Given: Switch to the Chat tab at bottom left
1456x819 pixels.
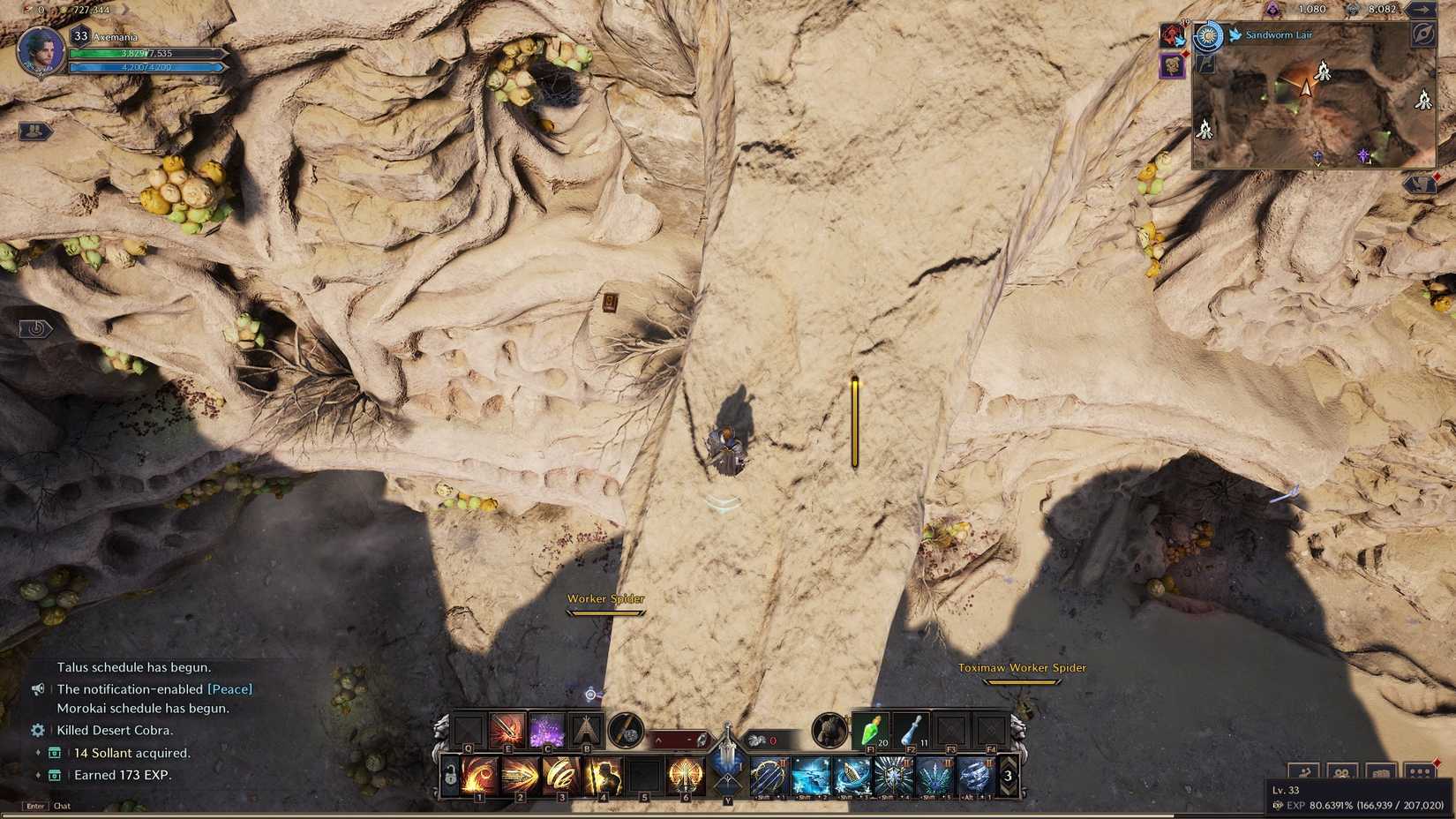Looking at the screenshot, I should click(62, 806).
